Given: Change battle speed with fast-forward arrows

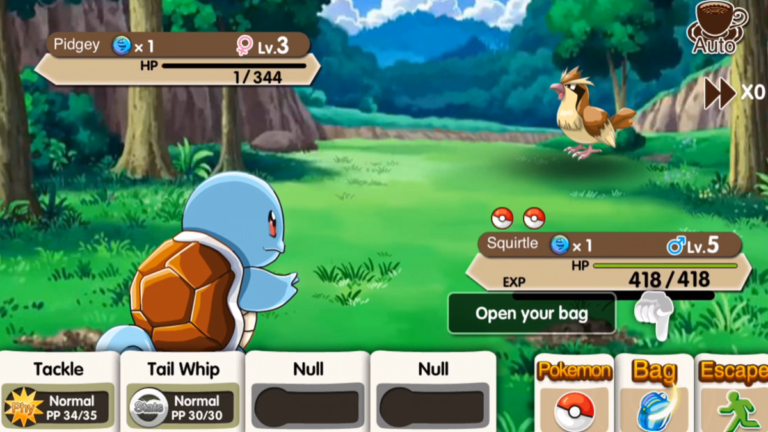Looking at the screenshot, I should [x=721, y=93].
